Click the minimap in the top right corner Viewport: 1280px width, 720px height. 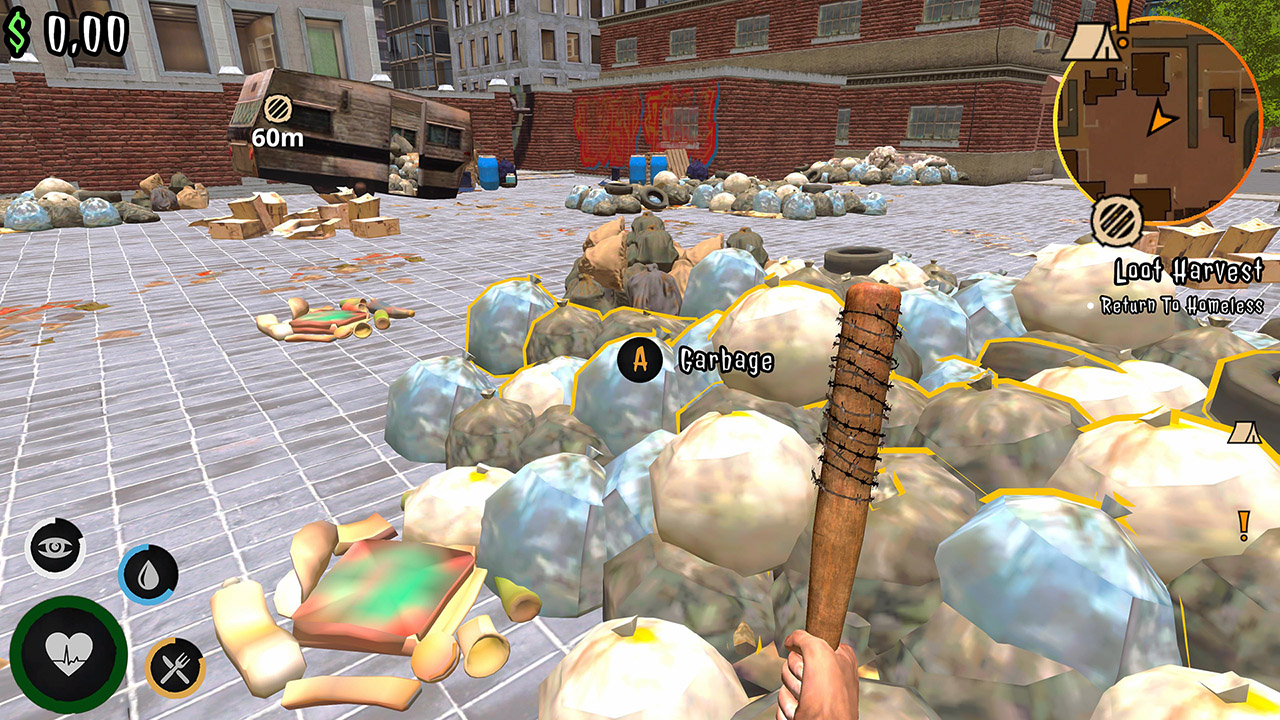pyautogui.click(x=1160, y=125)
